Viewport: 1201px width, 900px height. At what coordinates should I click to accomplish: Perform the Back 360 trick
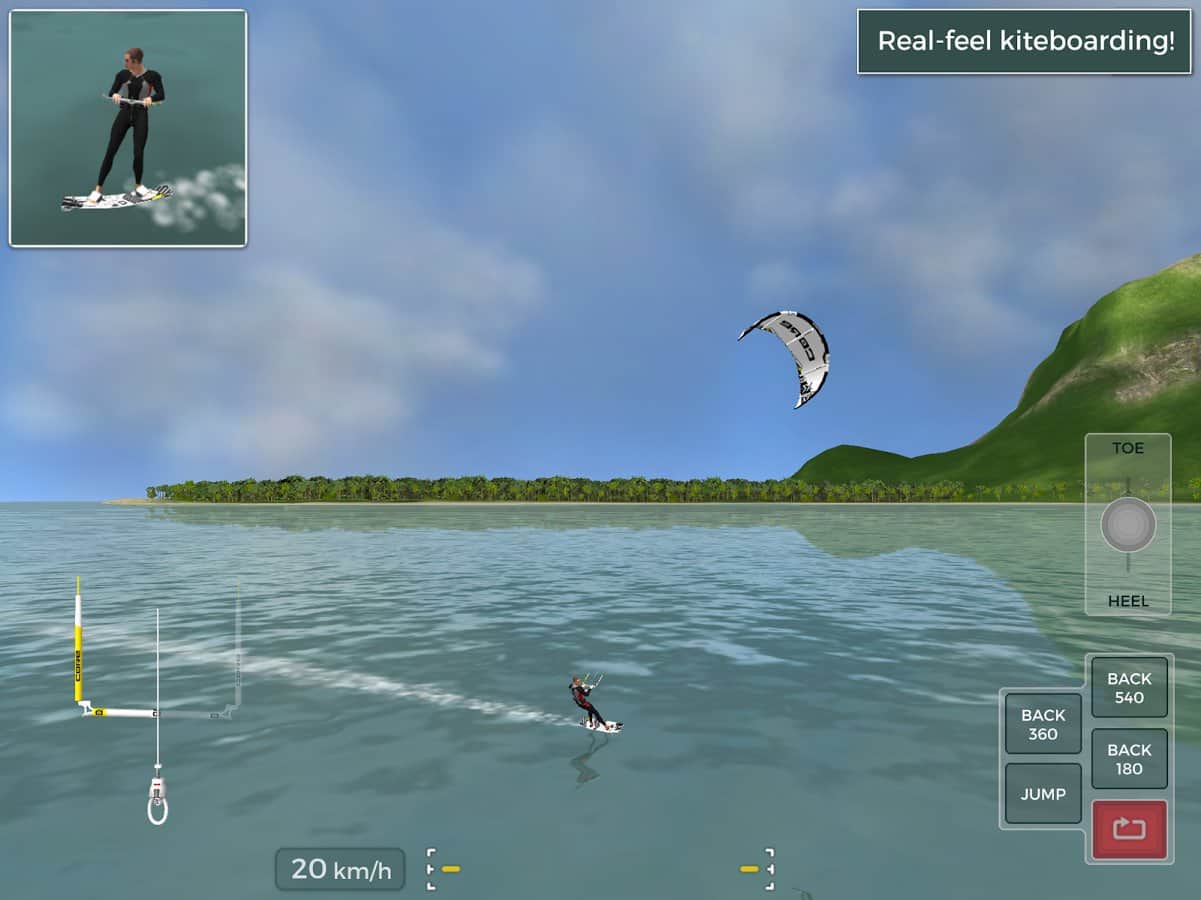tap(1043, 724)
